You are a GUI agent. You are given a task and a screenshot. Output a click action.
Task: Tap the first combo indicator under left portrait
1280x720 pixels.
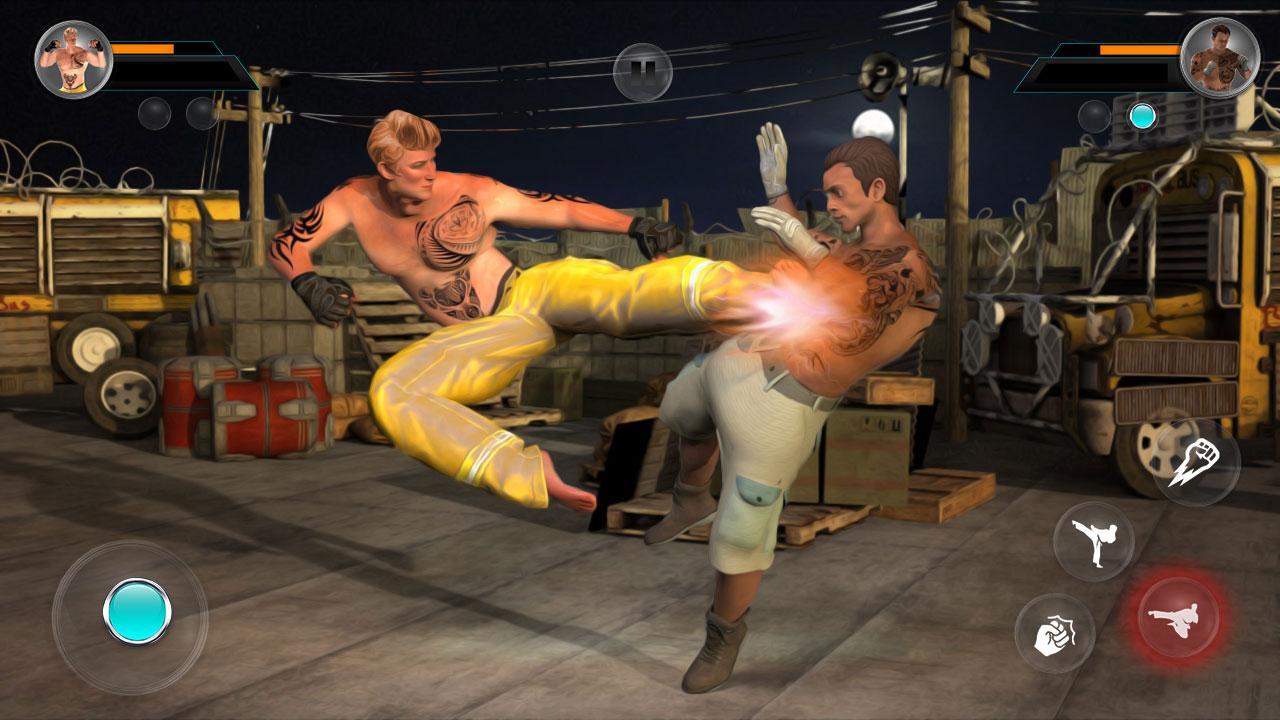[x=156, y=114]
